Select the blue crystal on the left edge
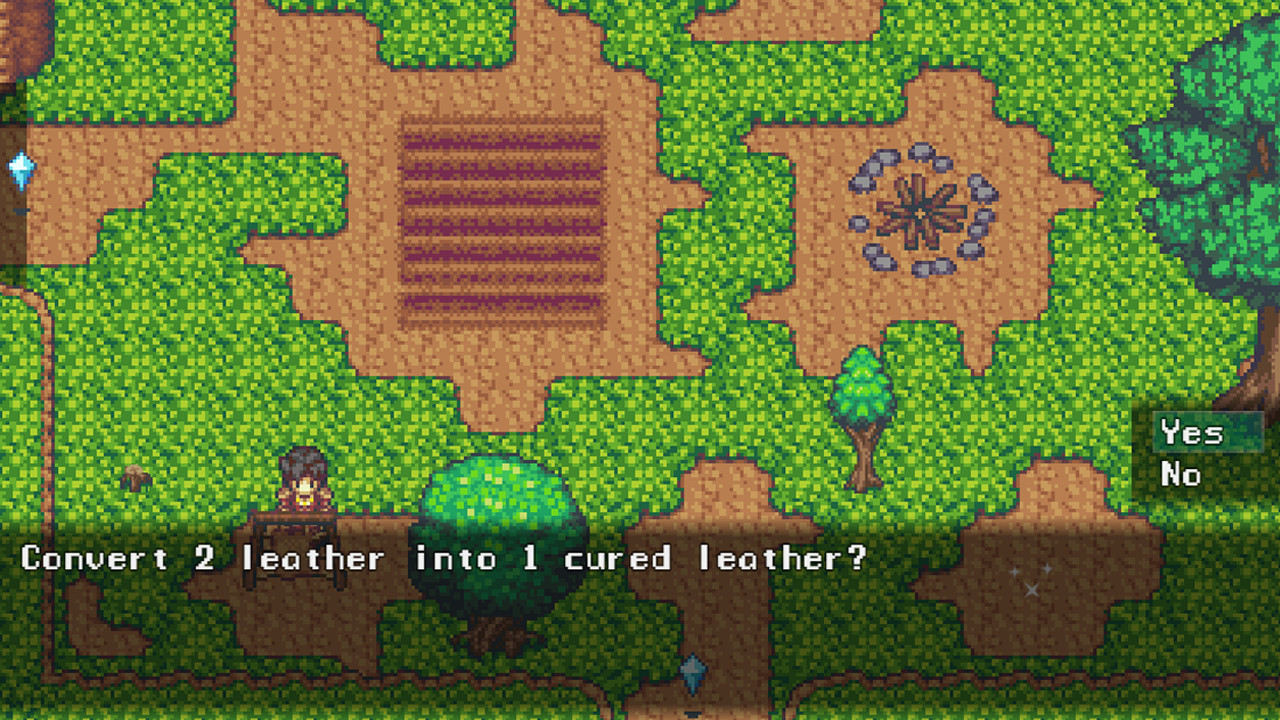Screen dimensions: 1280x720 click(x=22, y=168)
